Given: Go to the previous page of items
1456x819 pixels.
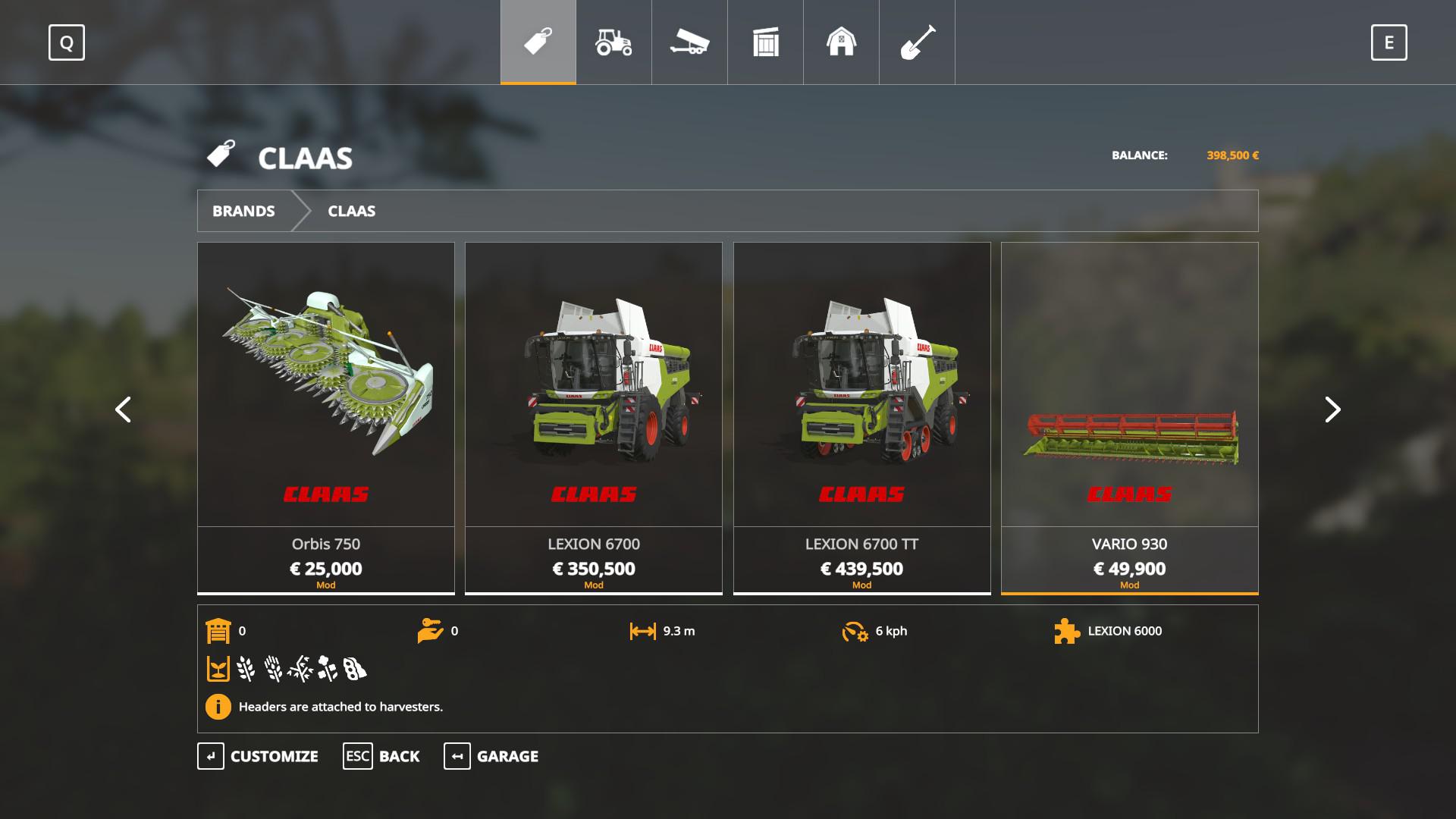Looking at the screenshot, I should tap(123, 409).
